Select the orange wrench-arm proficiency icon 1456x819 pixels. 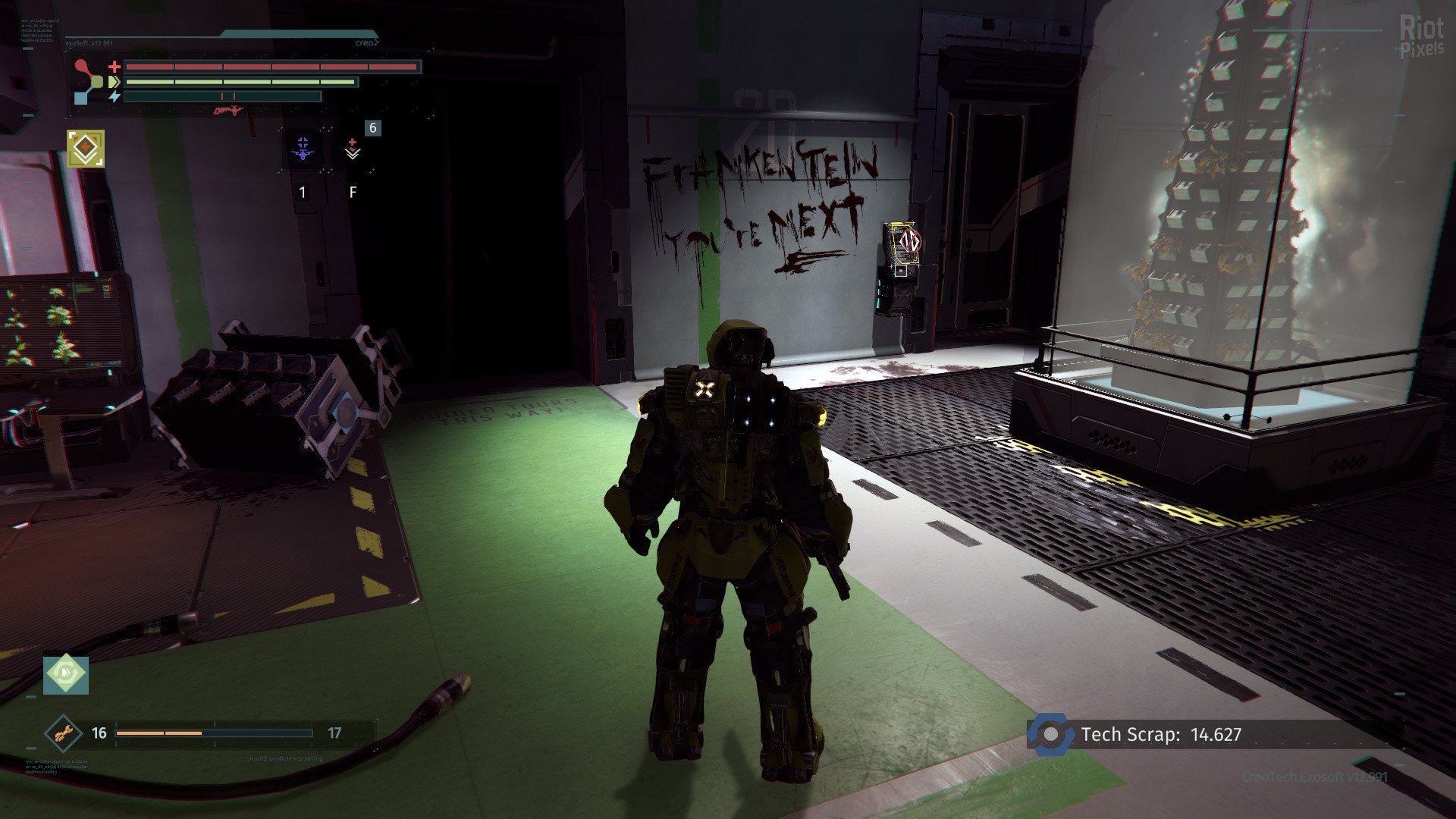tap(63, 733)
